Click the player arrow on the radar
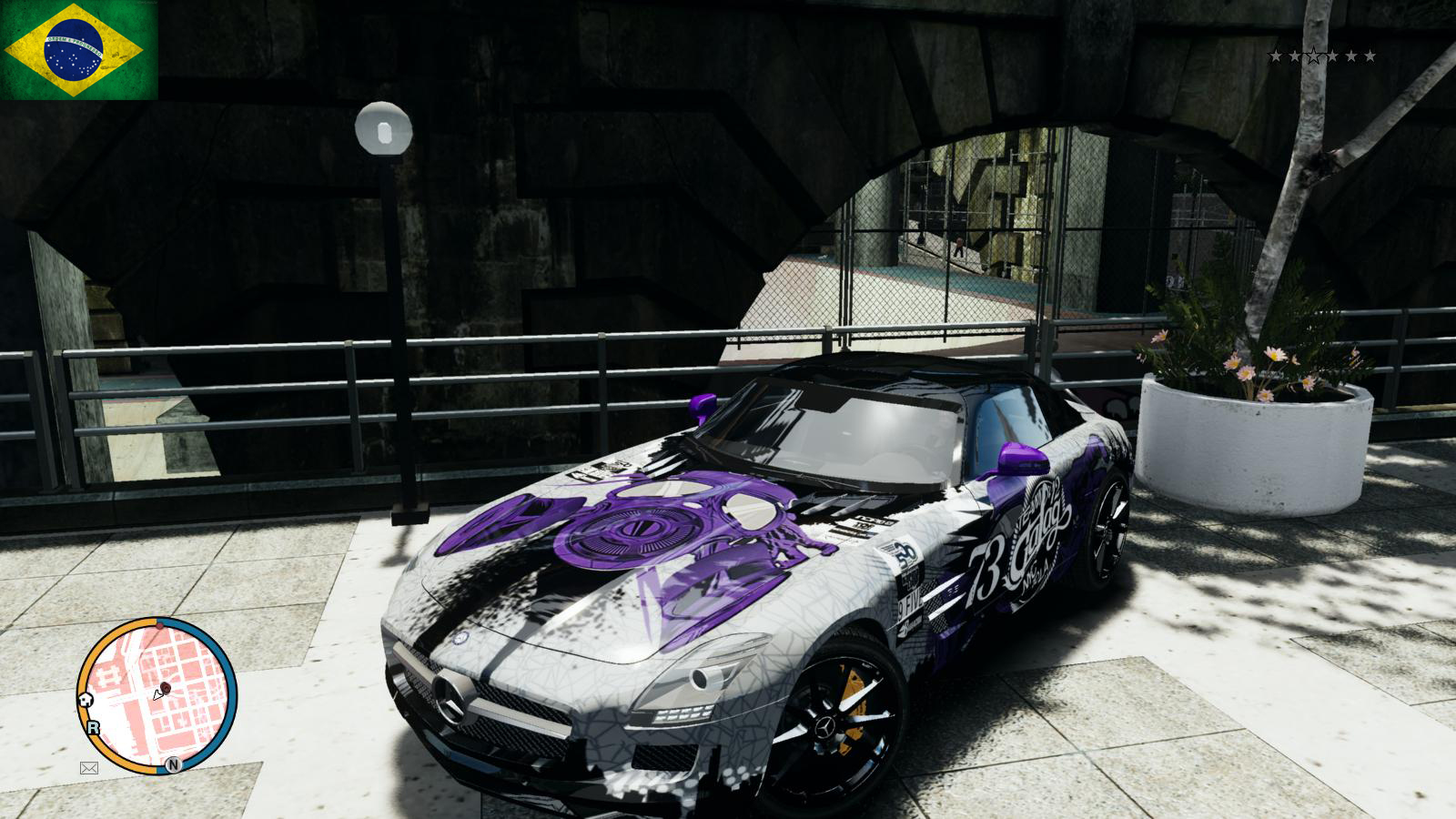 [x=158, y=693]
